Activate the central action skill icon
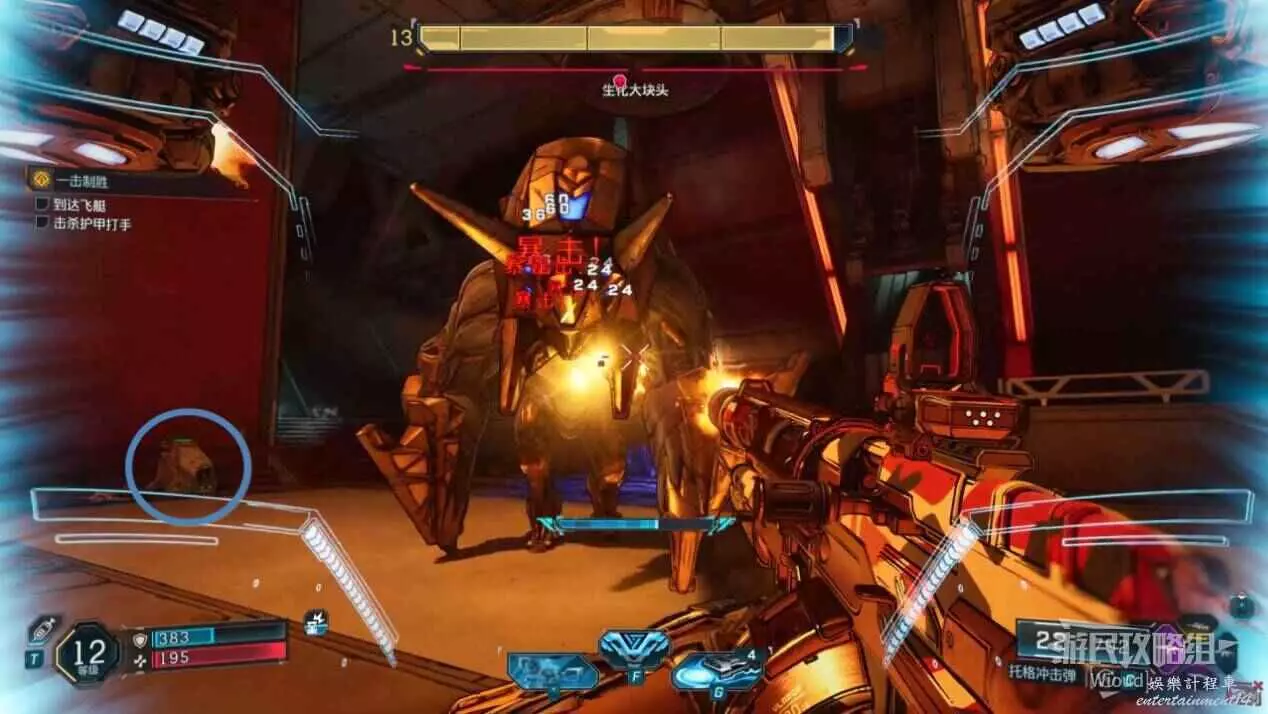 [x=634, y=651]
